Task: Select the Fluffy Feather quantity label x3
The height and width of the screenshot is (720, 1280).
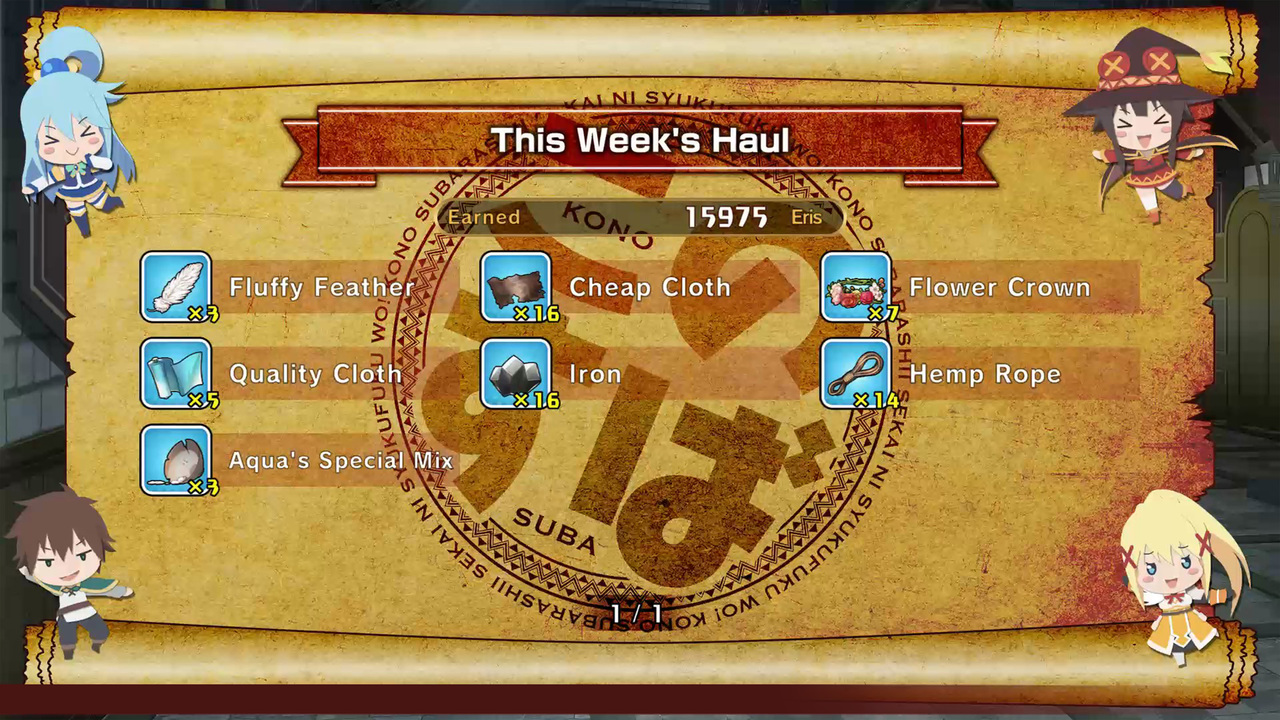Action: tap(200, 313)
